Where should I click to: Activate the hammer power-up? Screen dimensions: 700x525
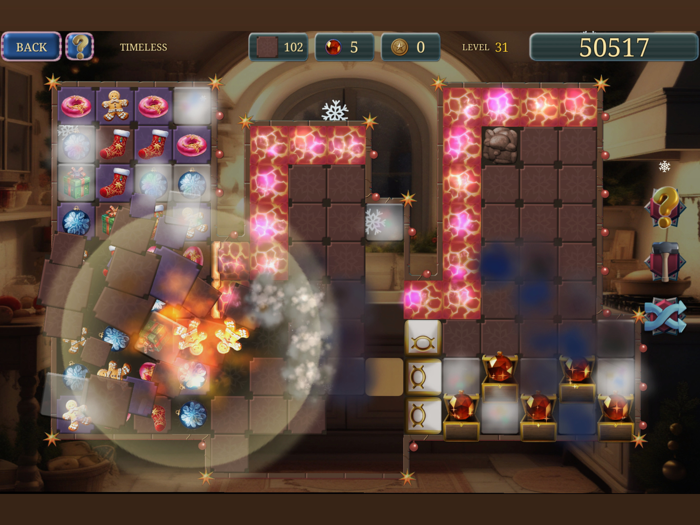click(664, 262)
